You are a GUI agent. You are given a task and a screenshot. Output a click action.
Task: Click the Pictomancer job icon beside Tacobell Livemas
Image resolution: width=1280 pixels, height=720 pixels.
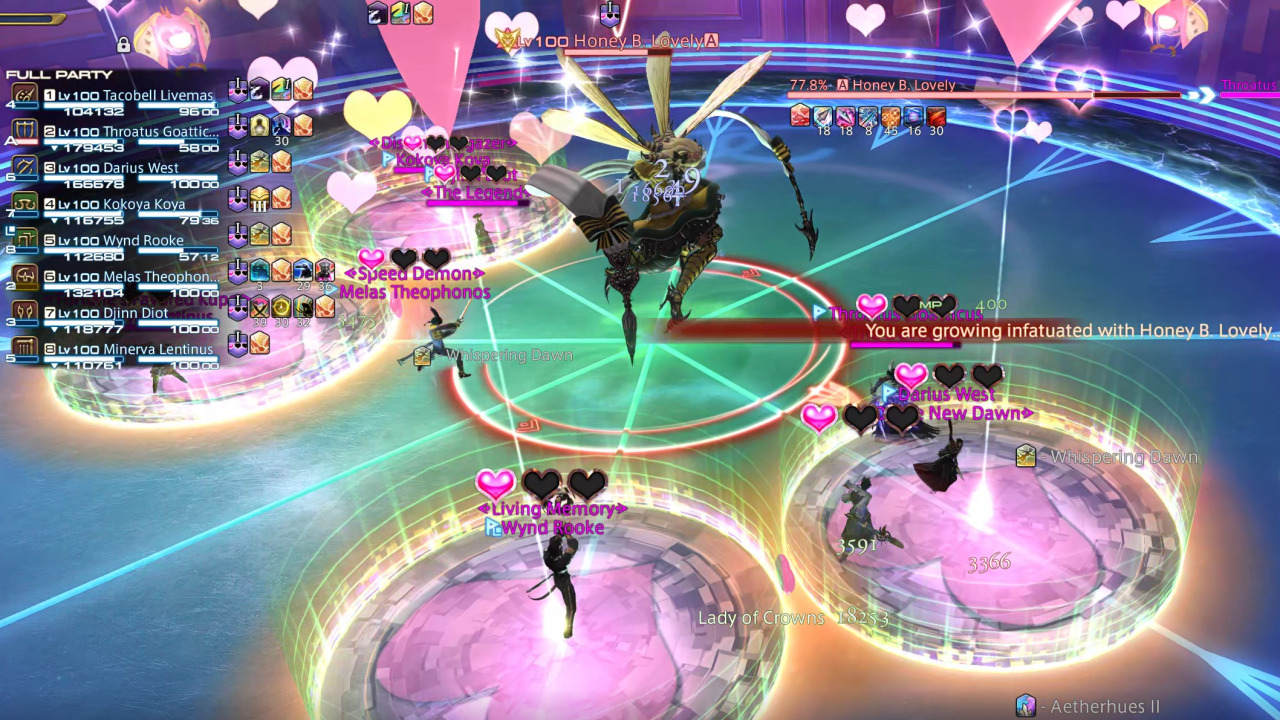coord(24,94)
